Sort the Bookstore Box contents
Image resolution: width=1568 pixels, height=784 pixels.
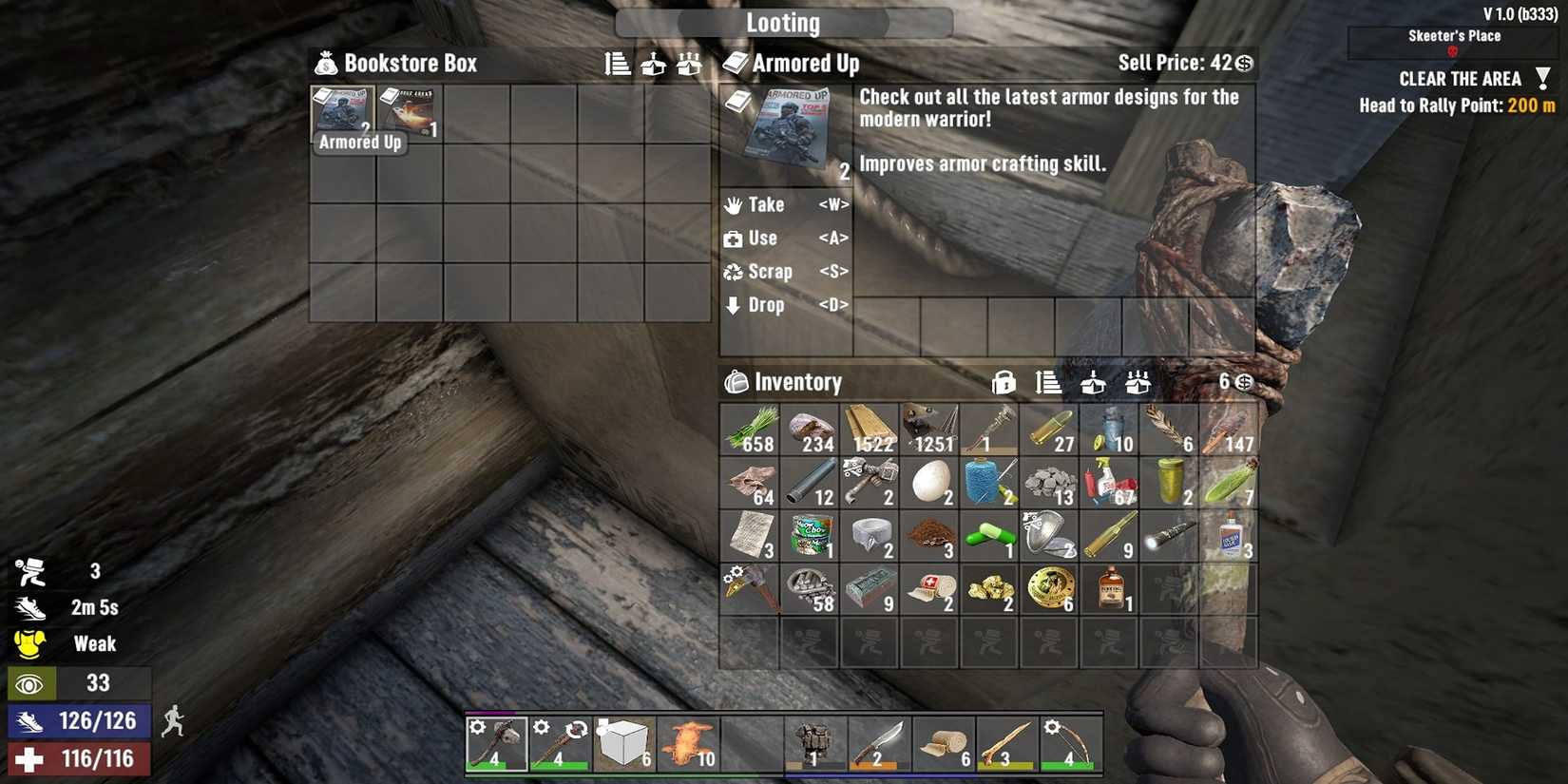tap(618, 64)
